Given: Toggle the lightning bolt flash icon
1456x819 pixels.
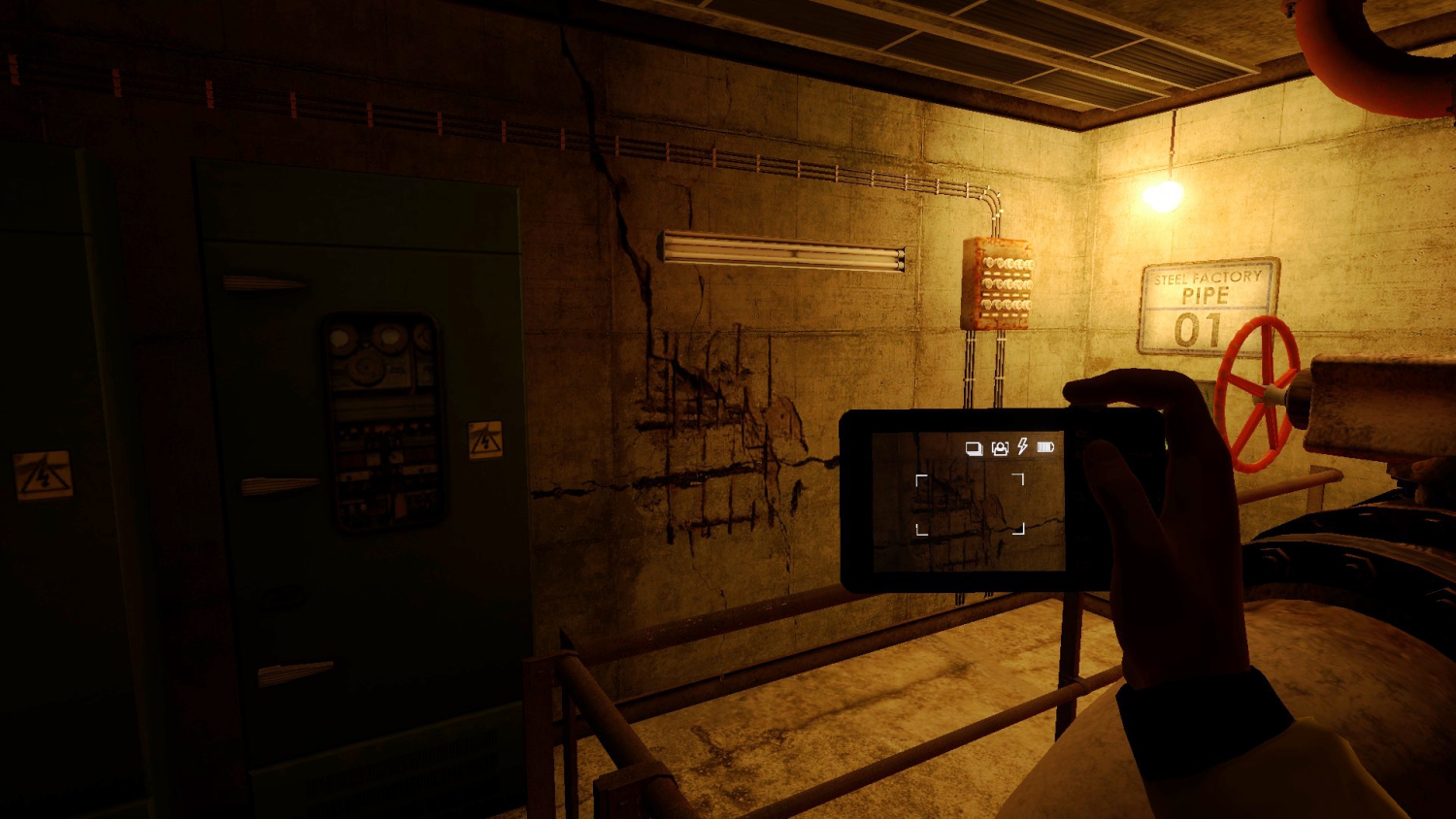Looking at the screenshot, I should click(1022, 446).
